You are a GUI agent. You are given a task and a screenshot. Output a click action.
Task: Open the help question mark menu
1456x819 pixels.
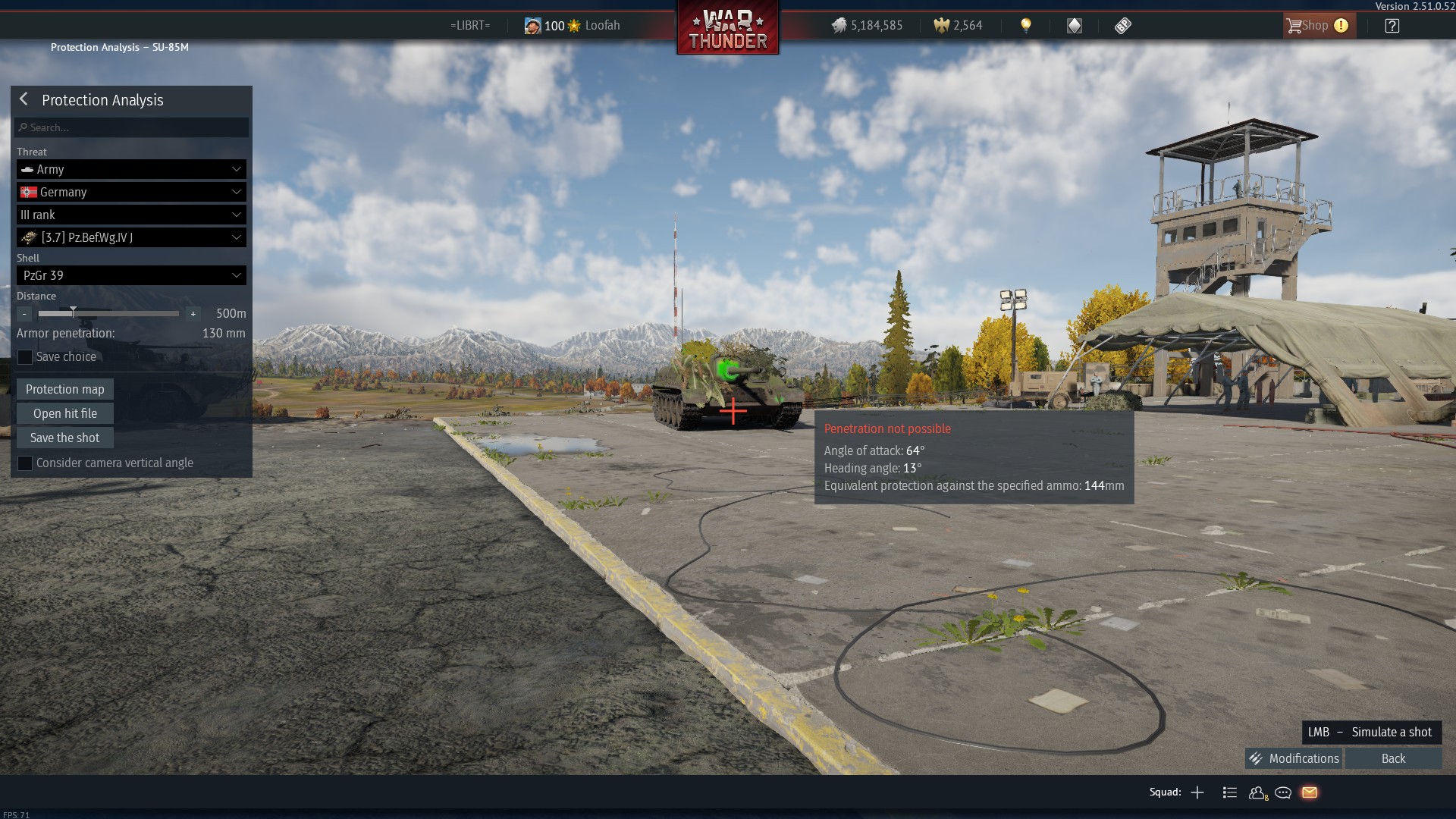coord(1392,26)
